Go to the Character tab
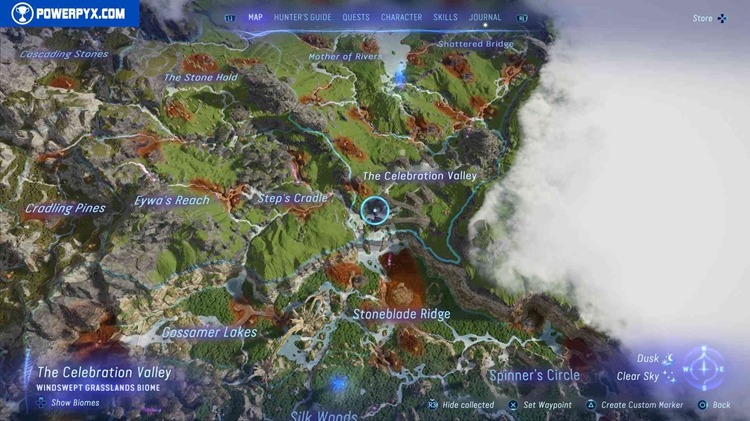The height and width of the screenshot is (421, 750). (x=401, y=17)
